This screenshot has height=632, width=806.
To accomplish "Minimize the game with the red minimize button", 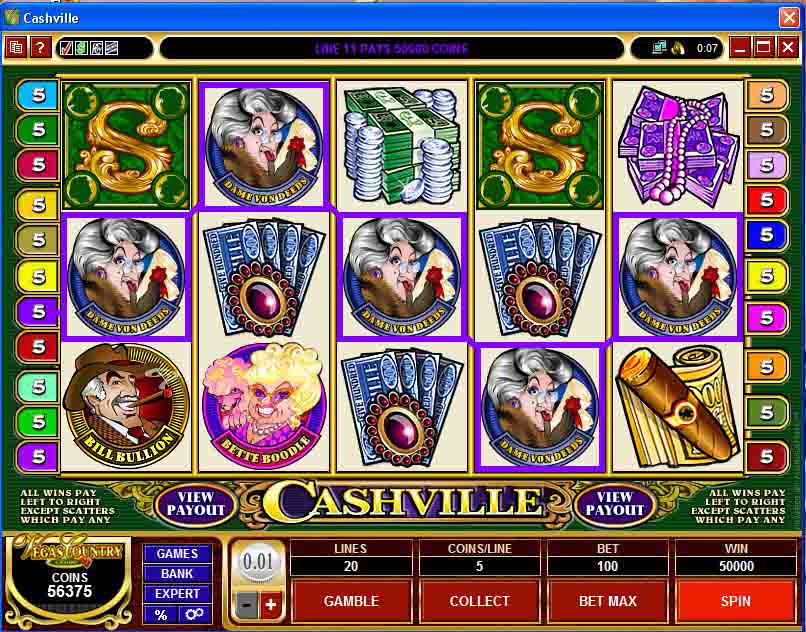I will click(740, 47).
